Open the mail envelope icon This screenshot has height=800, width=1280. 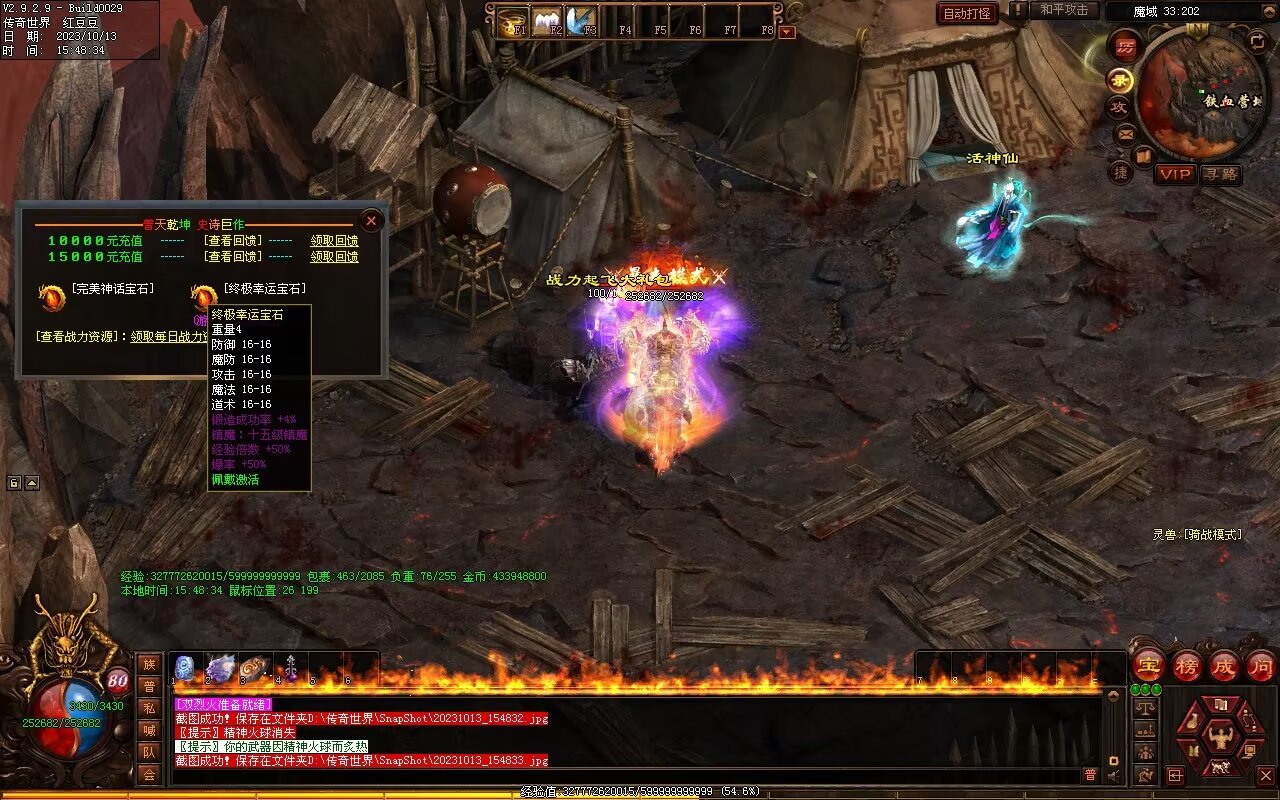click(x=1125, y=133)
